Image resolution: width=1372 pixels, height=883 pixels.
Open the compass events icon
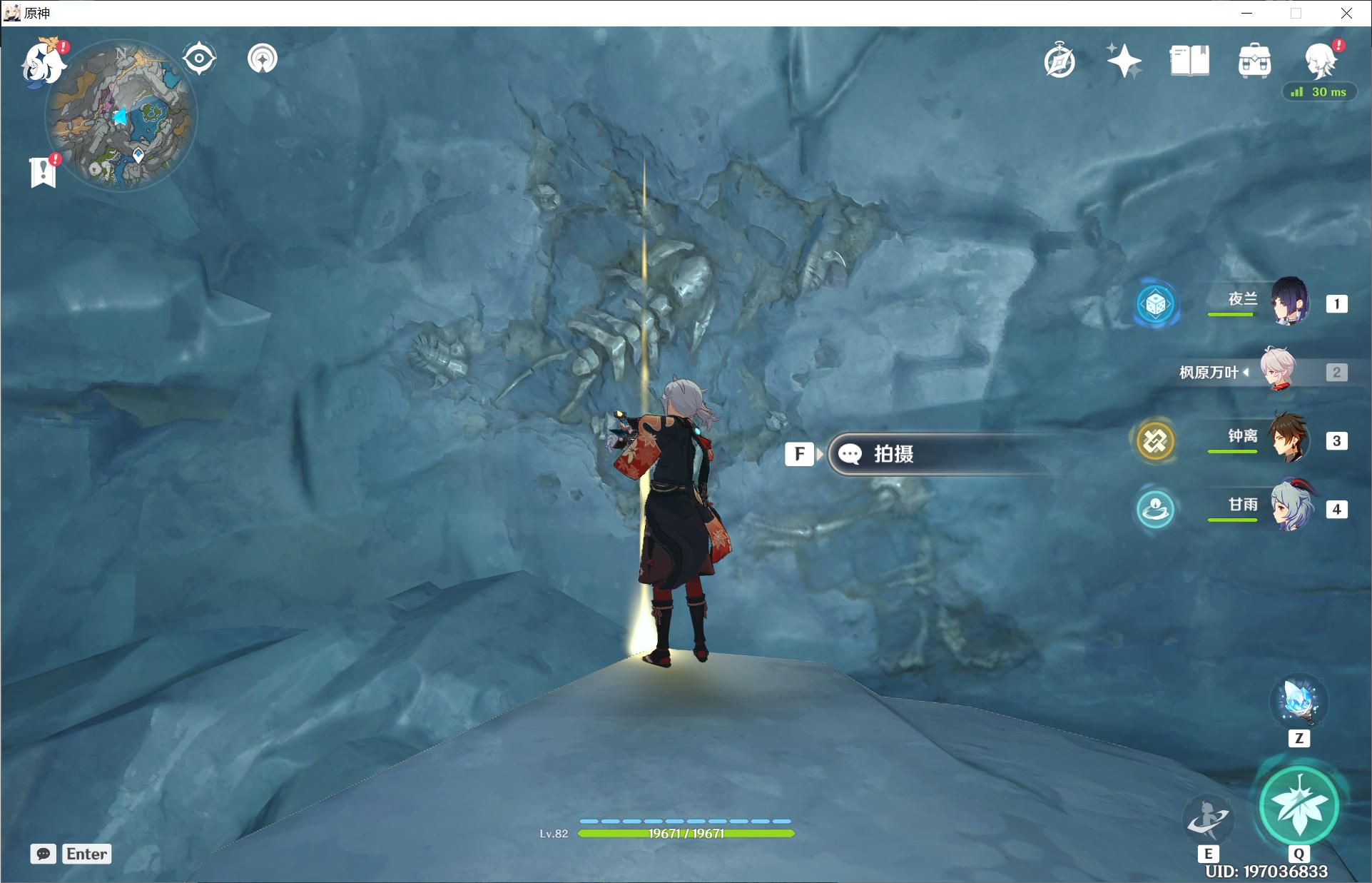(1060, 61)
